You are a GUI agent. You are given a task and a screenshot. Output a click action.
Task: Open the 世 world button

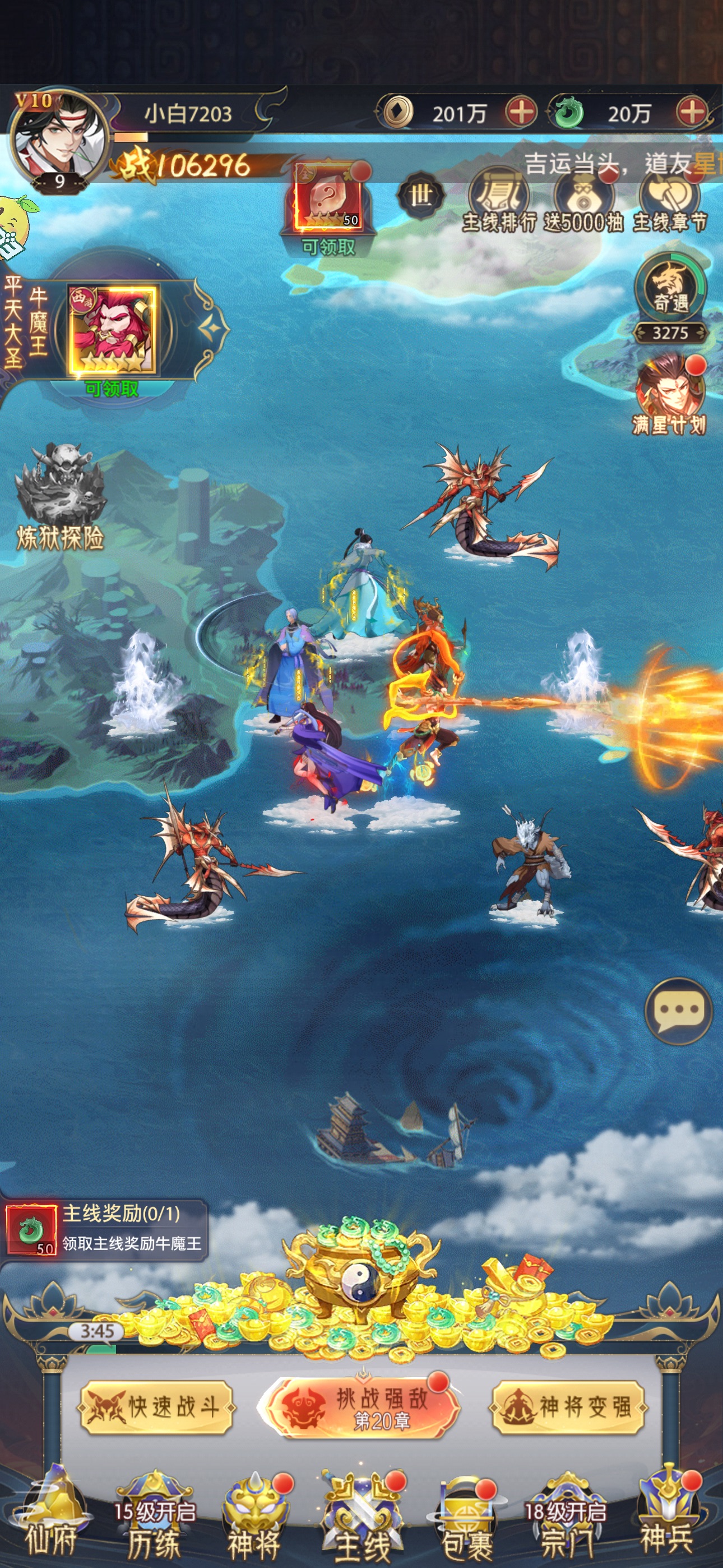click(x=420, y=196)
